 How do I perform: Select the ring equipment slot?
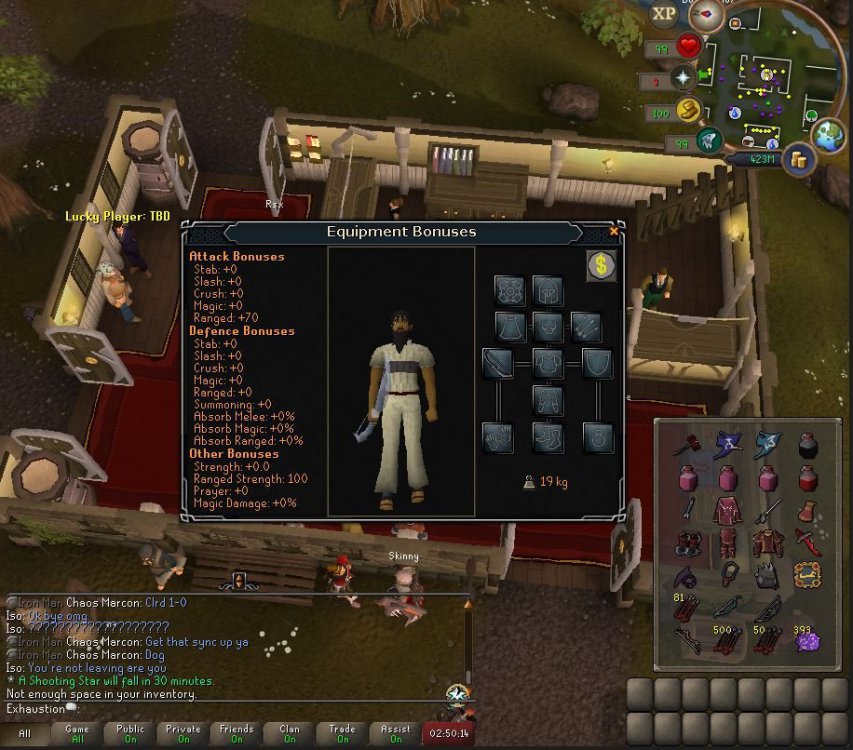tap(598, 437)
